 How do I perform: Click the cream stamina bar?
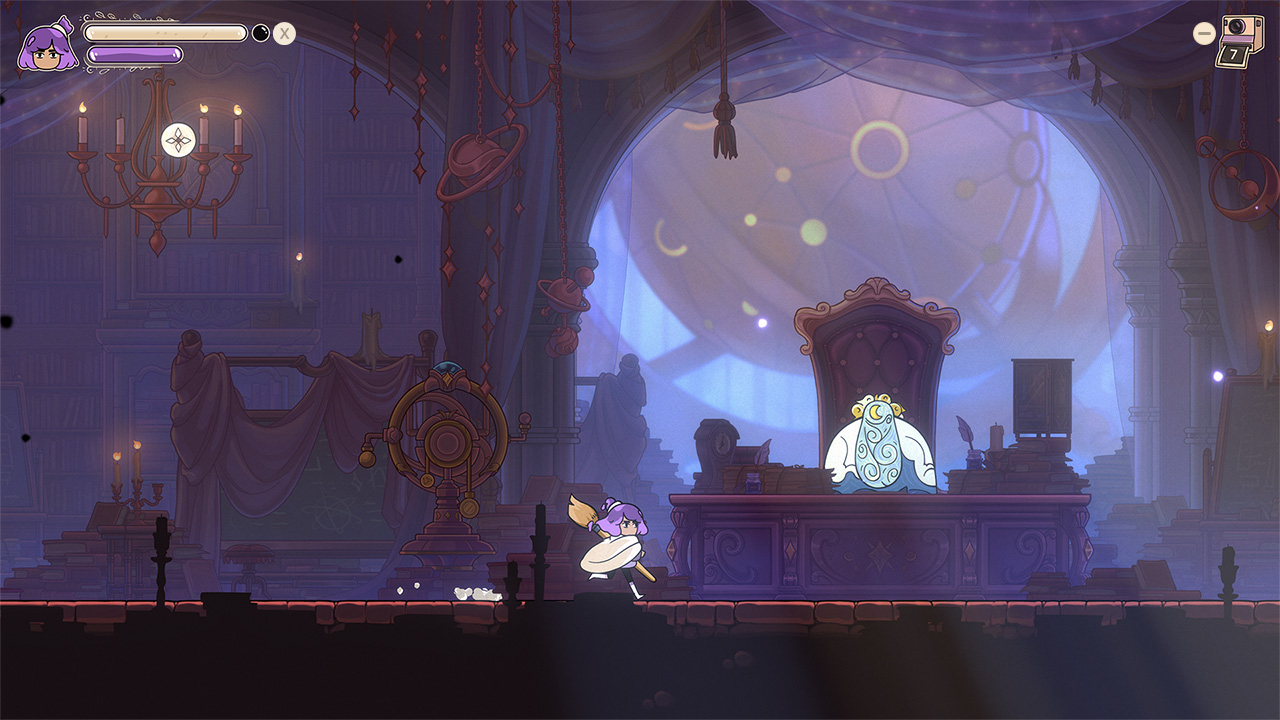(x=166, y=32)
